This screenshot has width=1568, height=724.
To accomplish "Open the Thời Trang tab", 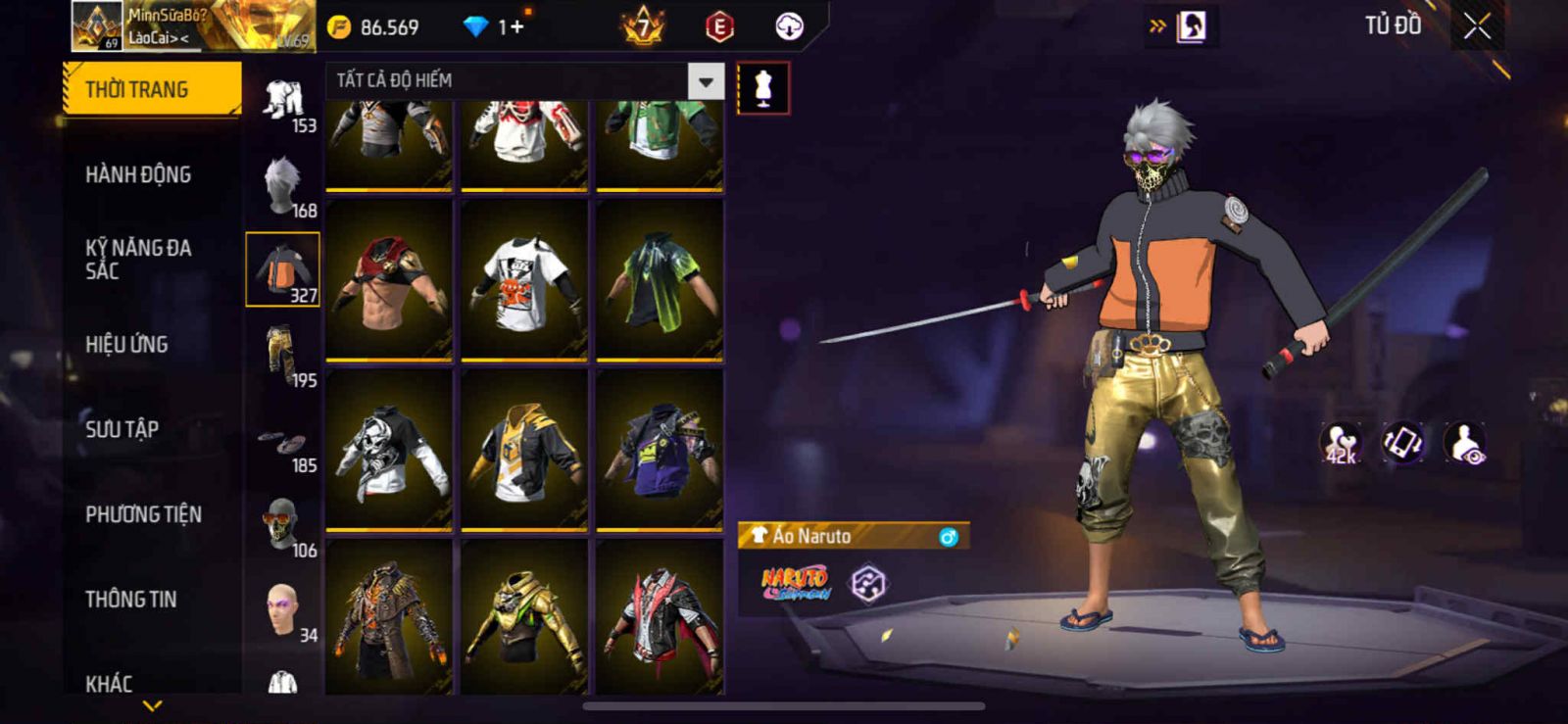I will pyautogui.click(x=152, y=89).
